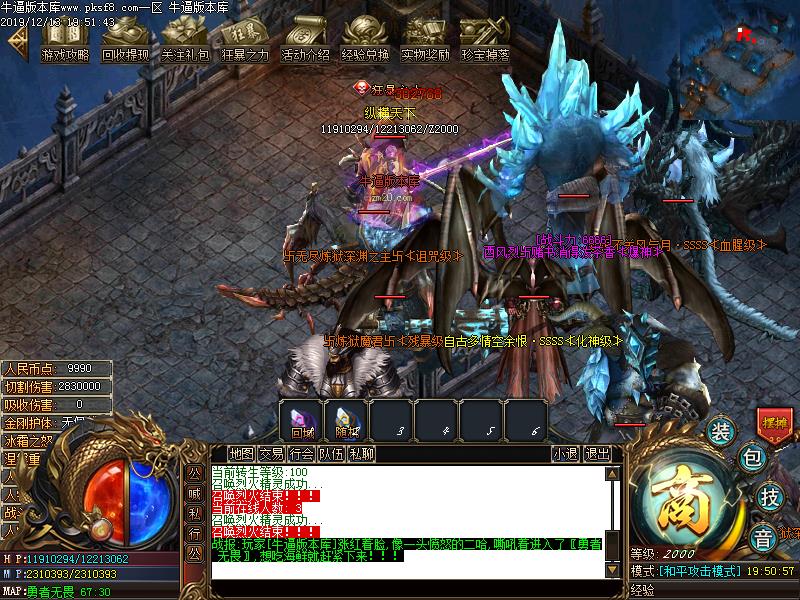This screenshot has width=800, height=600.
Task: Open the 游戏攻略 game guide menu
Action: point(65,41)
